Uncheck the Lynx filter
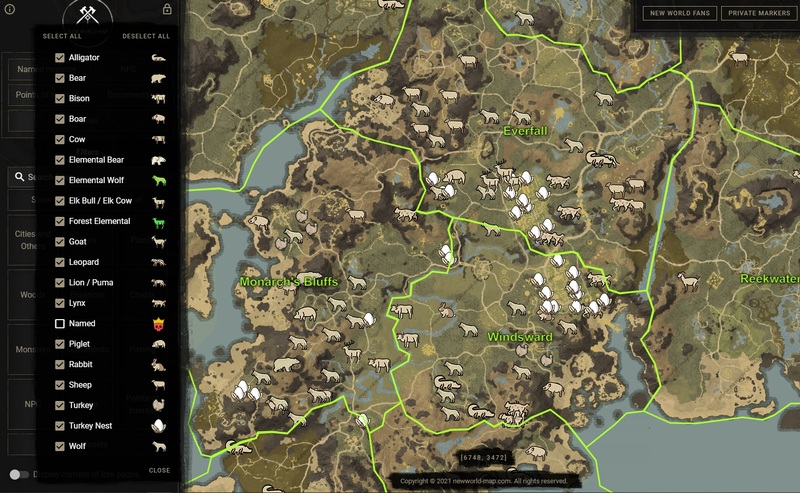Image resolution: width=800 pixels, height=493 pixels. point(60,303)
